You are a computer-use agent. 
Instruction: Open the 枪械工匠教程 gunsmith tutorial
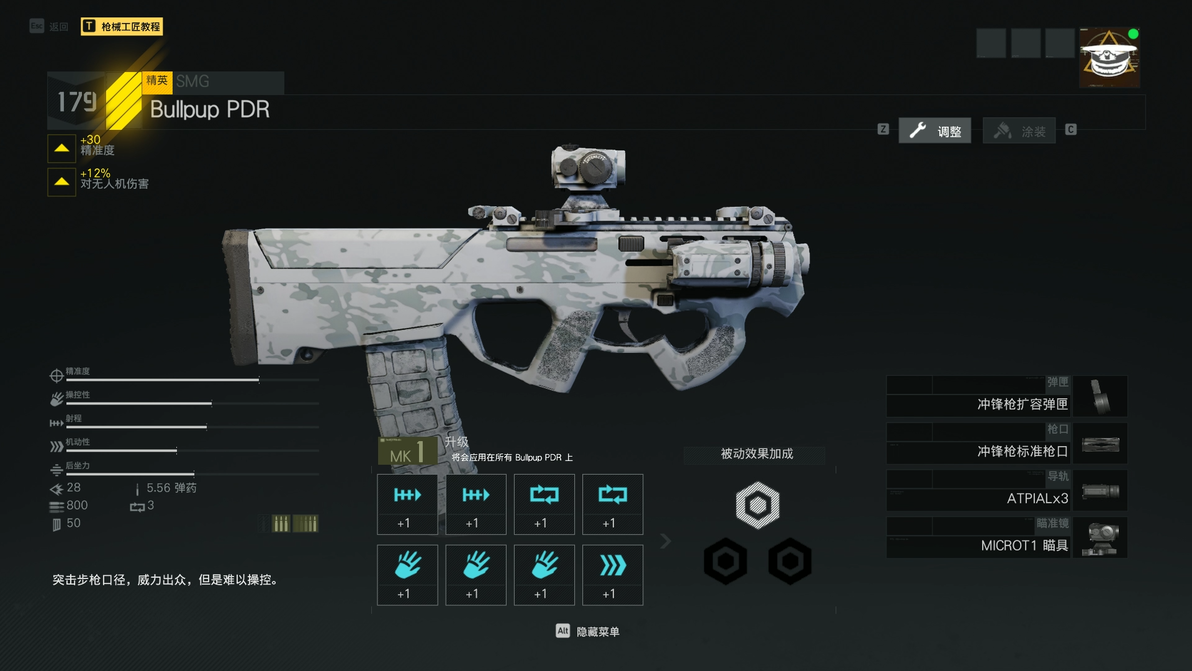(x=121, y=27)
